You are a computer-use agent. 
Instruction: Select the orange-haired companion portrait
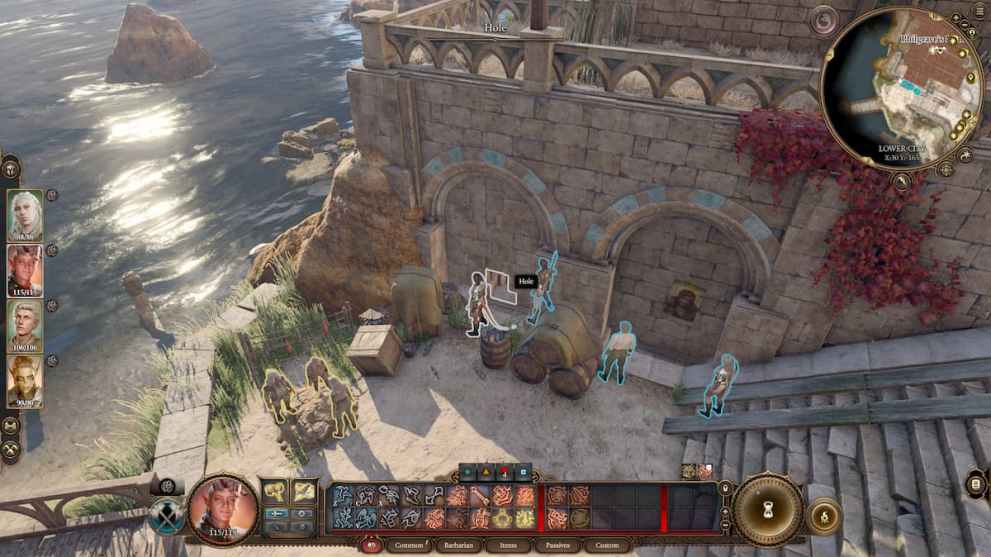pos(25,381)
